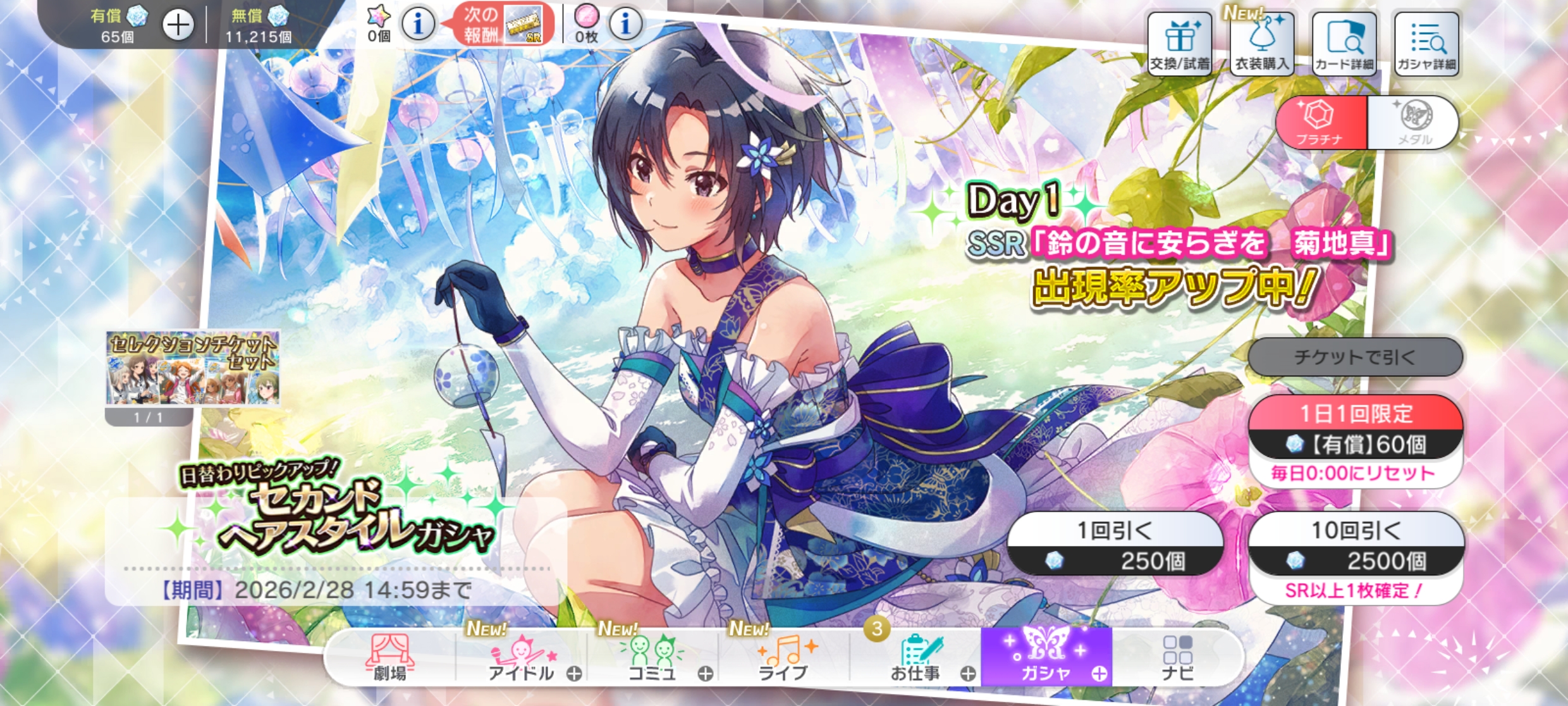Open the コミュ menu
The height and width of the screenshot is (706, 1568).
pyautogui.click(x=652, y=658)
